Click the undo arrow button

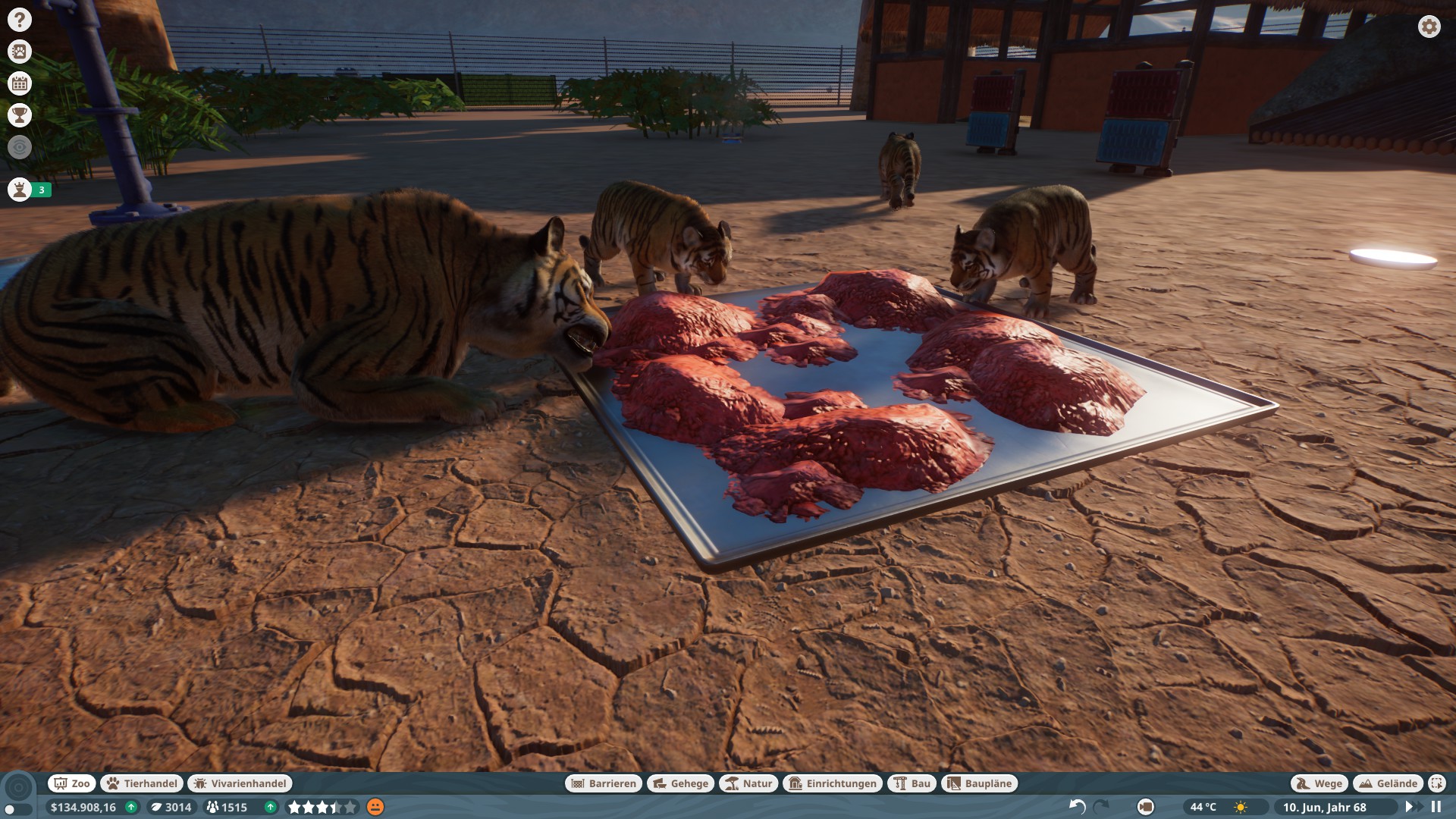click(1077, 807)
